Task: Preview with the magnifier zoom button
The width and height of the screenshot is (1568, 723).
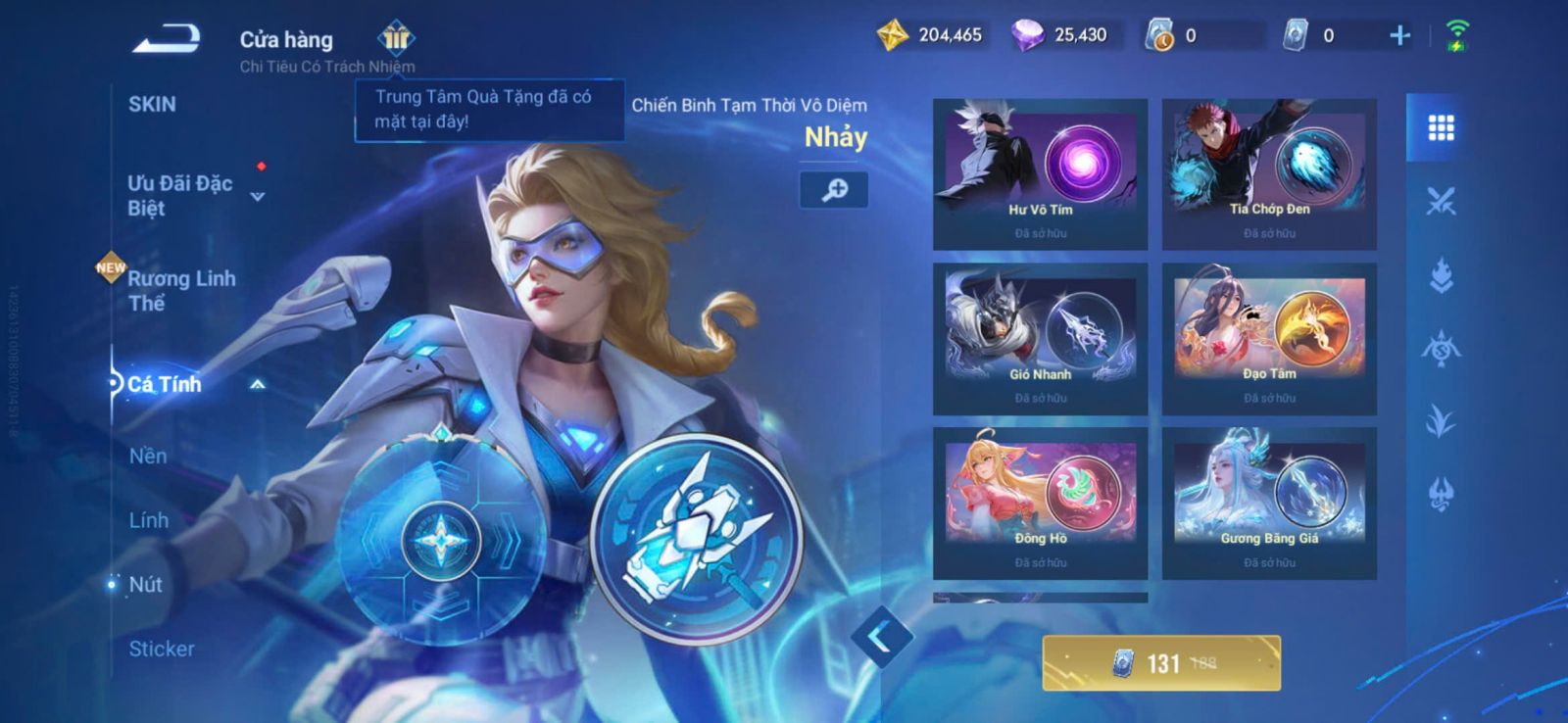Action: click(834, 190)
